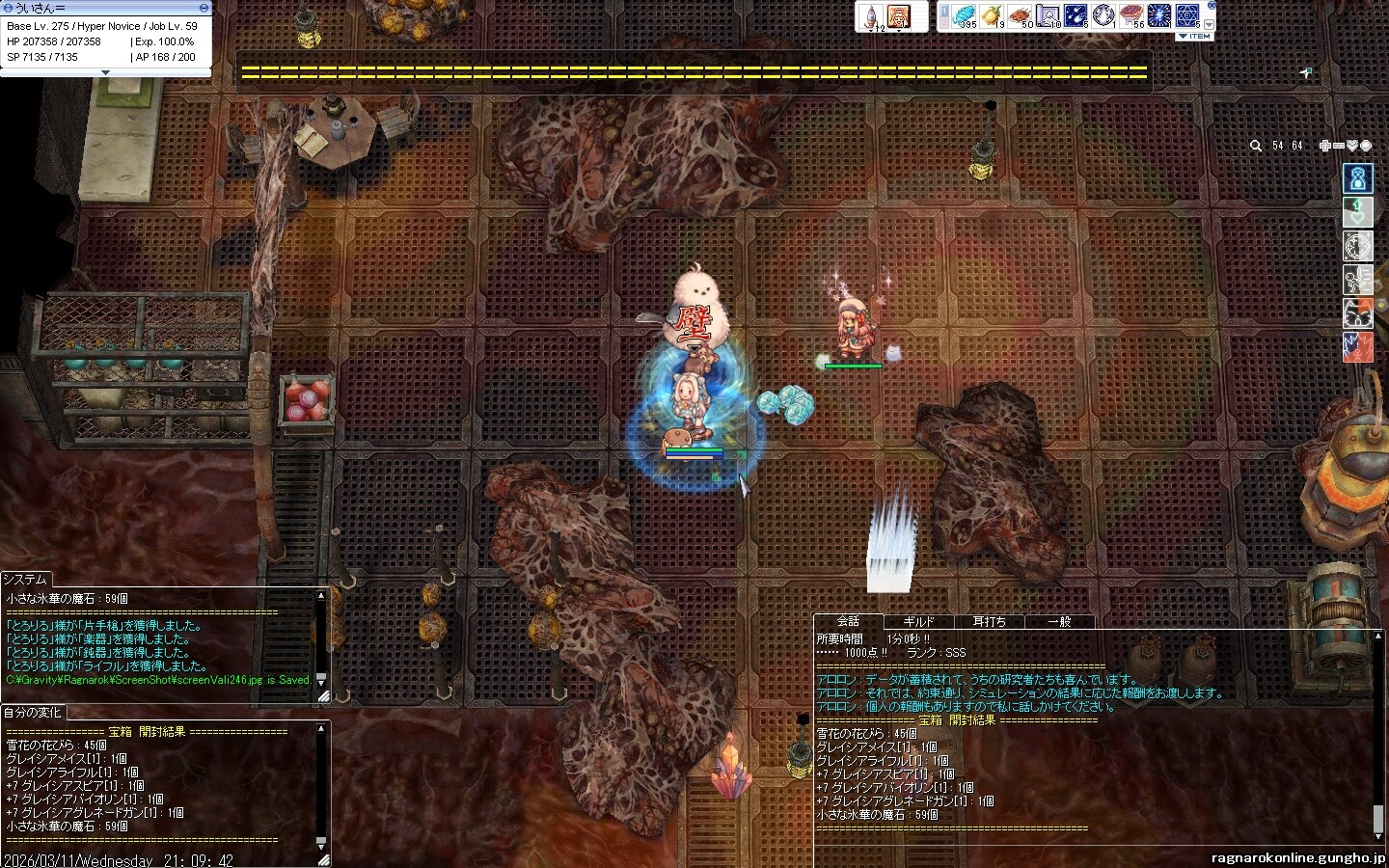Click the cat face status icon
The height and width of the screenshot is (868, 1389).
tap(1357, 313)
